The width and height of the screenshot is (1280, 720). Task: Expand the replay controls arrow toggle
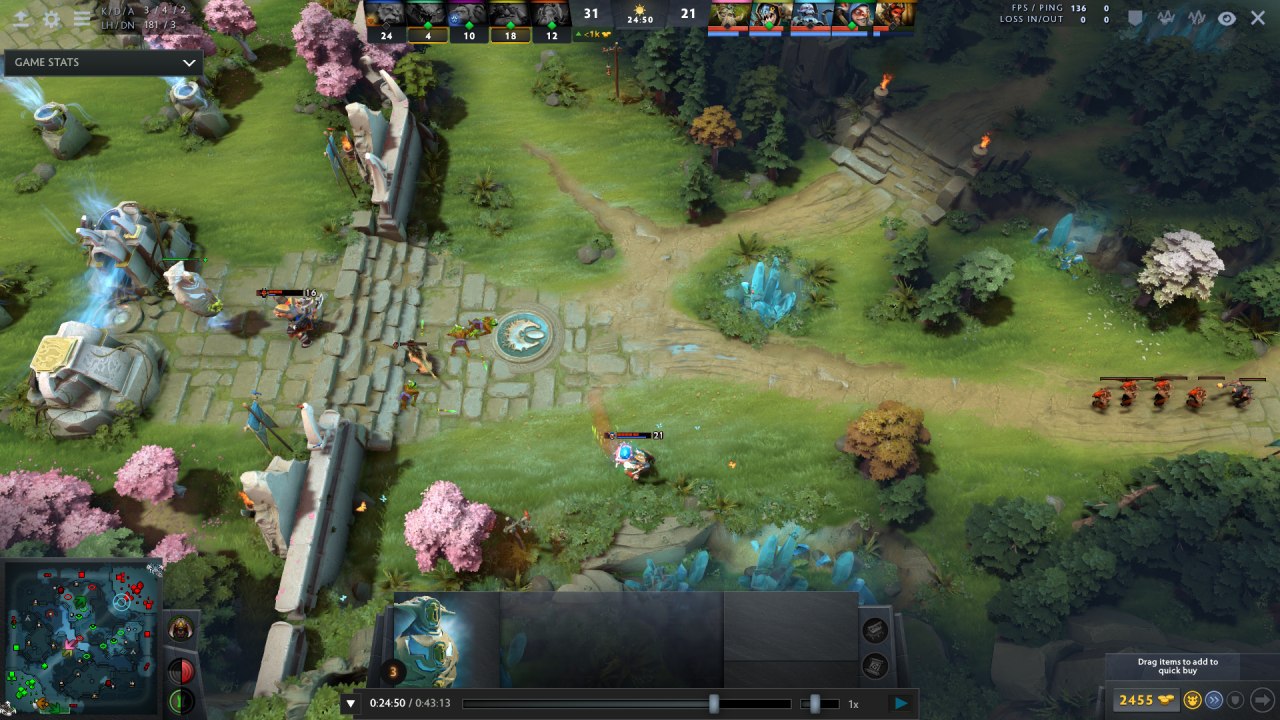coord(350,703)
